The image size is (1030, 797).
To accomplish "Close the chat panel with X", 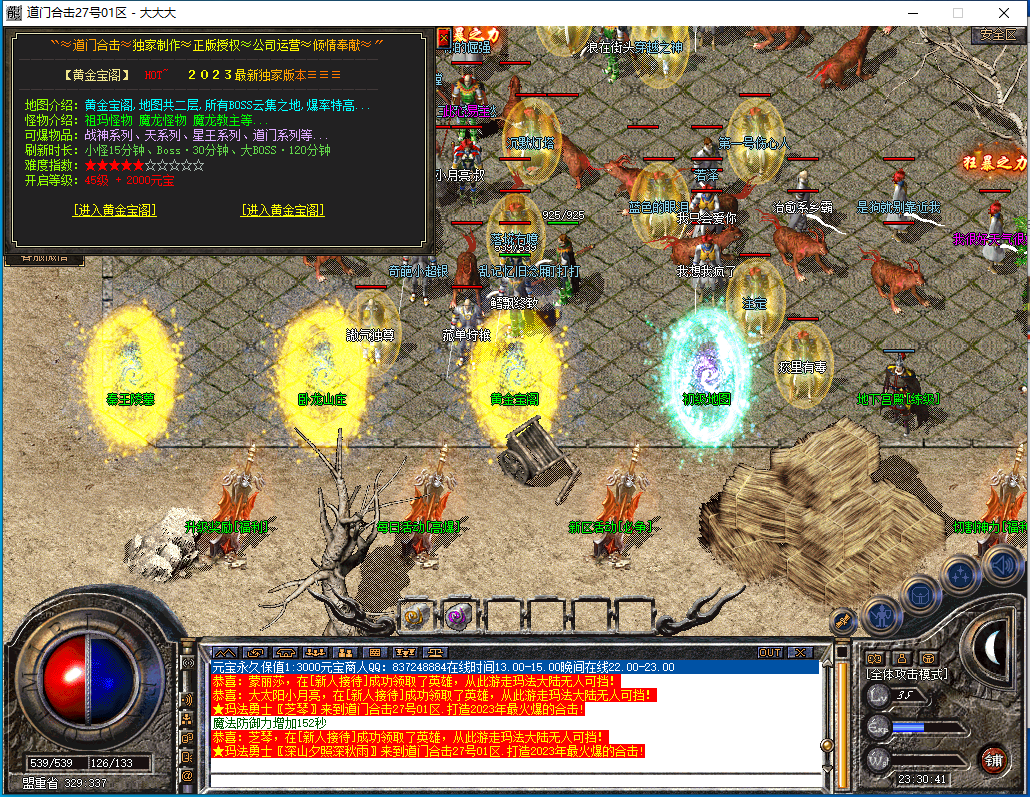I will point(799,652).
